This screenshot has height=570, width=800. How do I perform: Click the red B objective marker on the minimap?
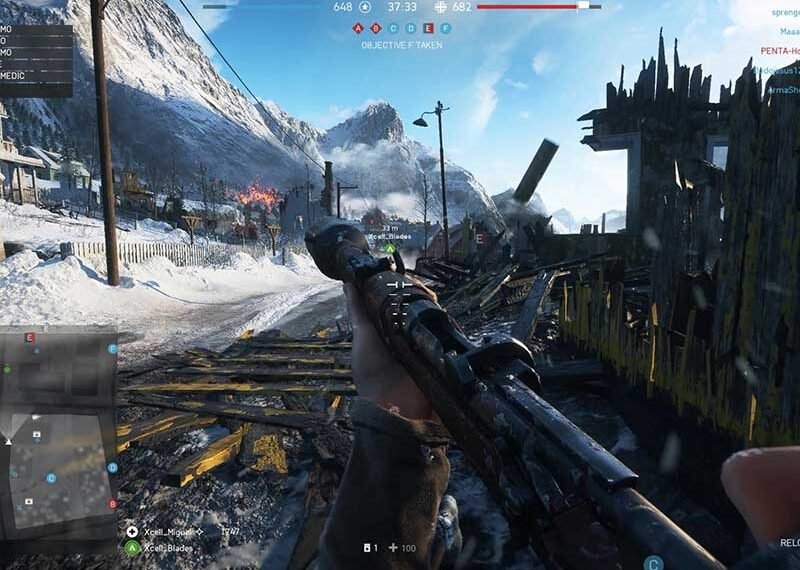(113, 504)
